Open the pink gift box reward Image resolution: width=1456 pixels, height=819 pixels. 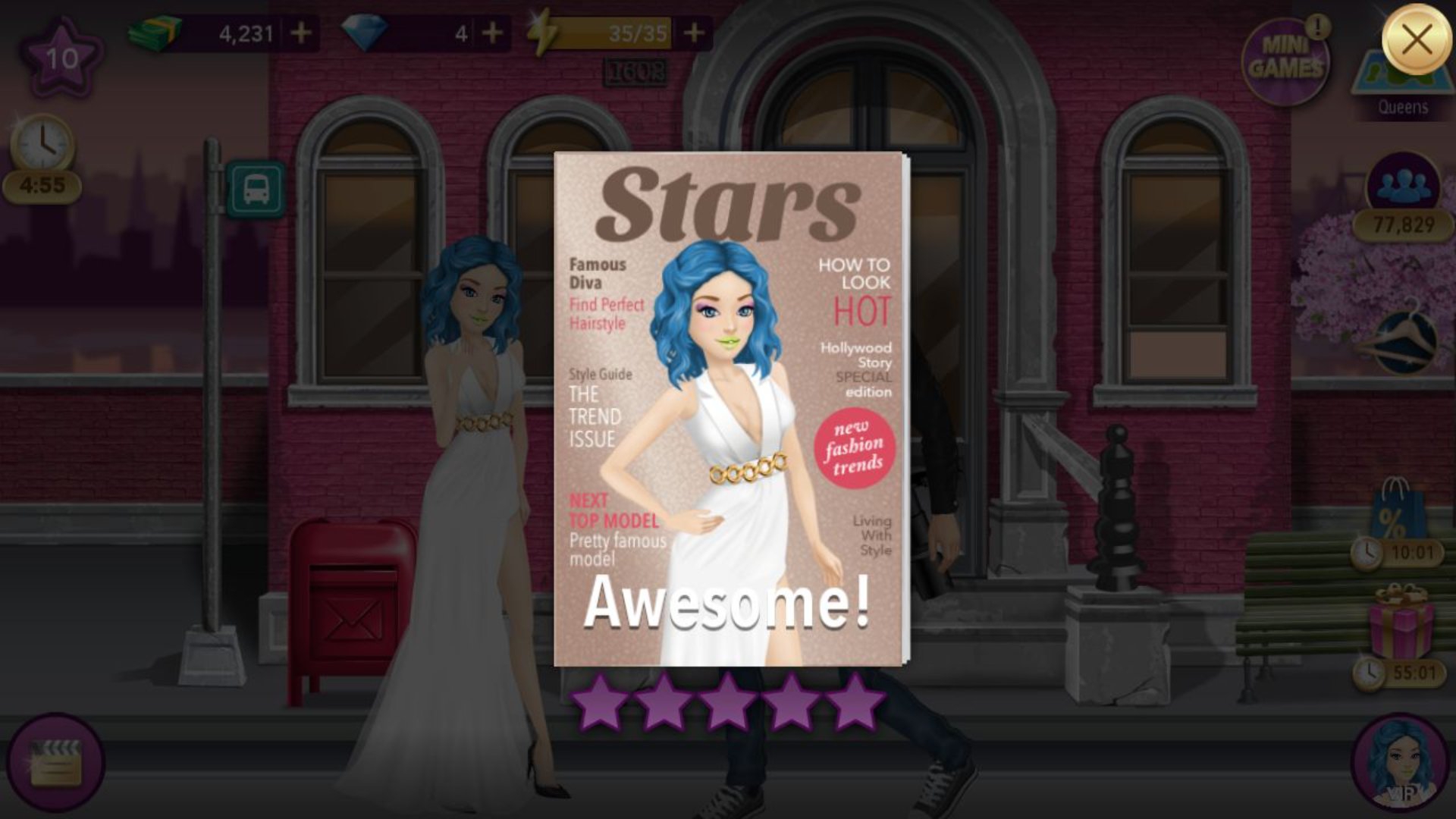coord(1401,623)
